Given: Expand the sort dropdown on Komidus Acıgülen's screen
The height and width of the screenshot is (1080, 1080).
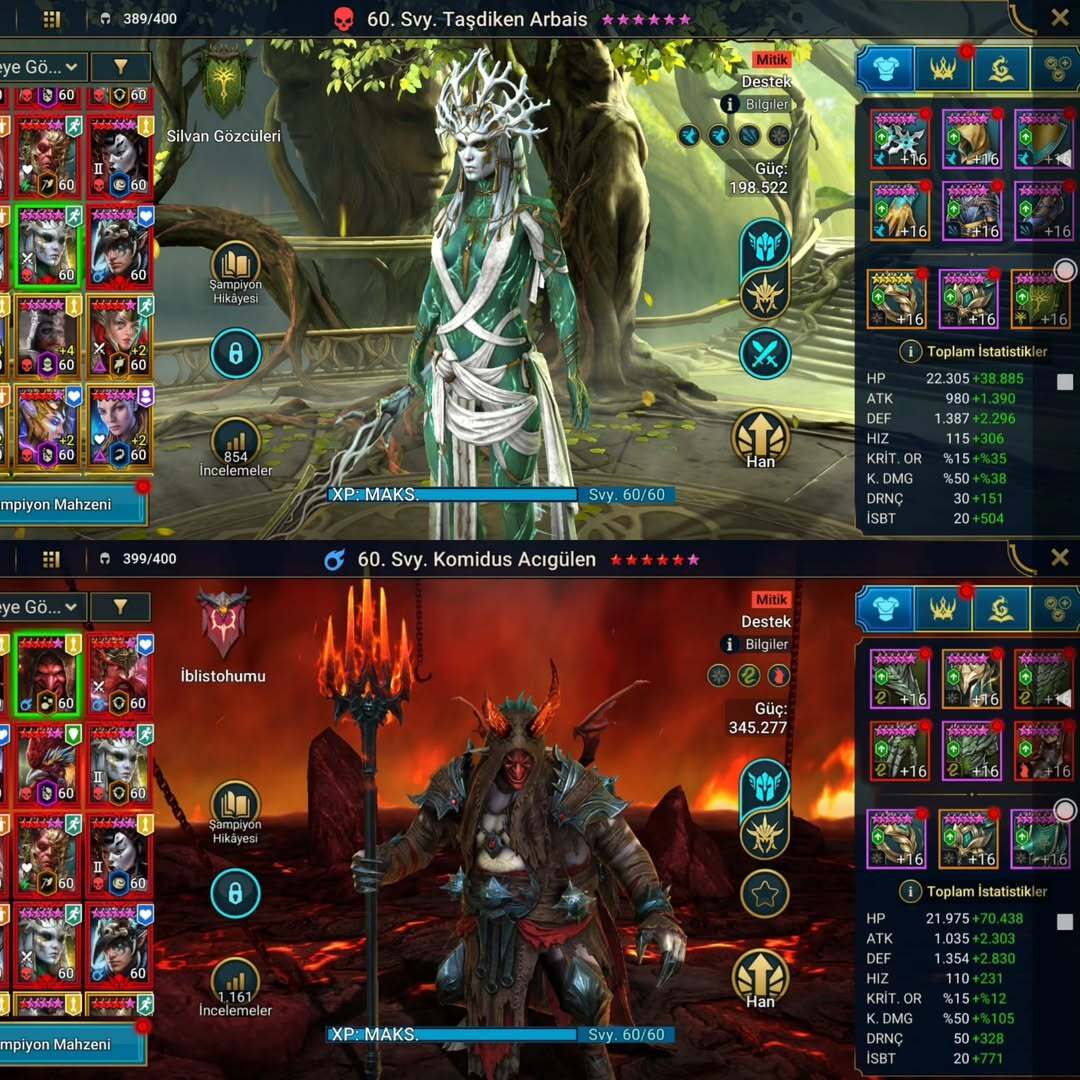Looking at the screenshot, I should coord(42,607).
